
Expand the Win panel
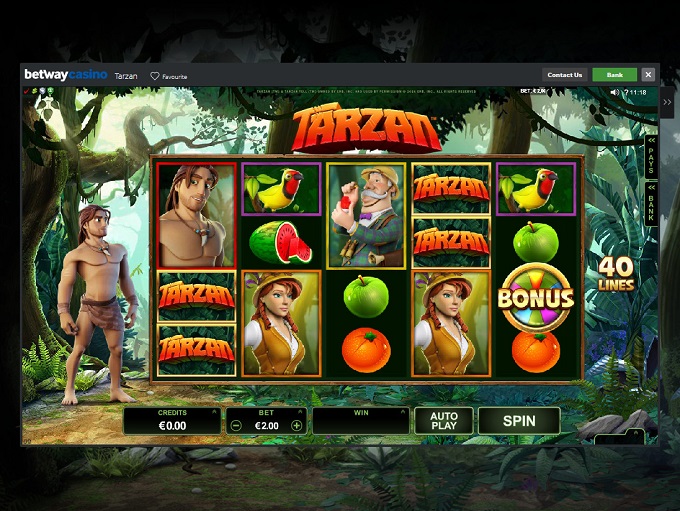403,412
